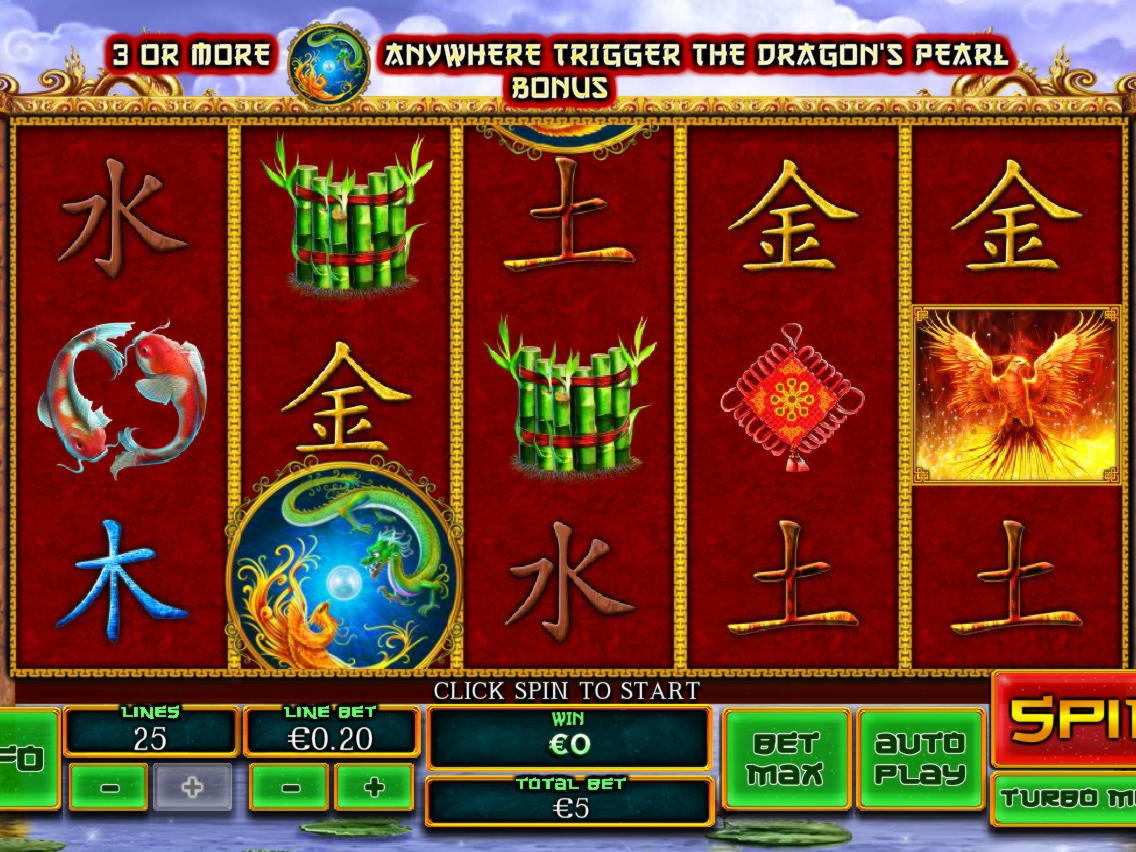Spin the reels with the red Spin button
This screenshot has height=852, width=1136.
click(1067, 717)
